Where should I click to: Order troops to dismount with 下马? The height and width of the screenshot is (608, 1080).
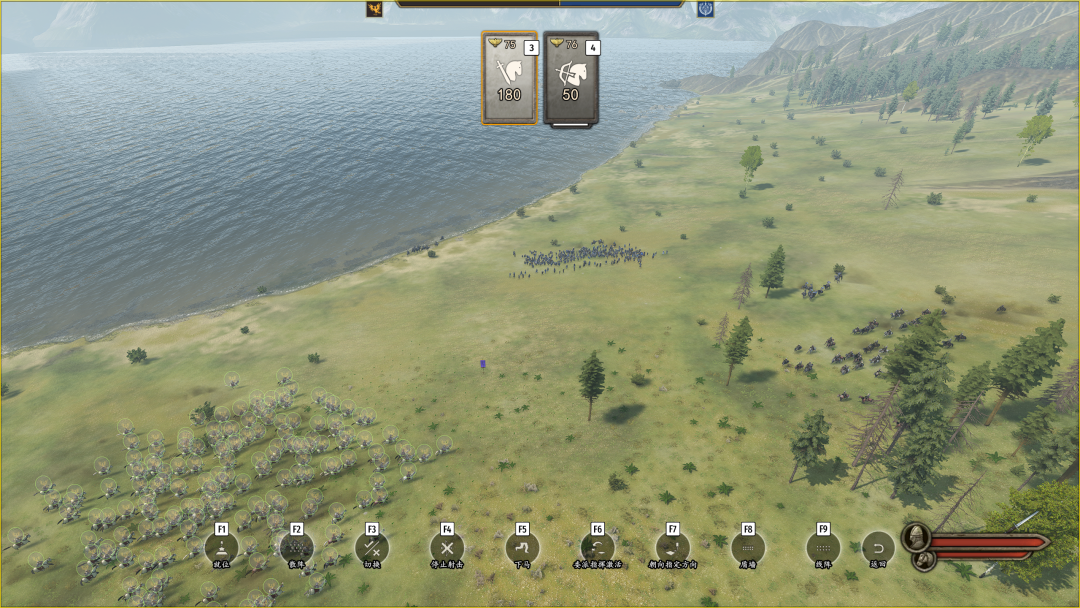click(522, 547)
